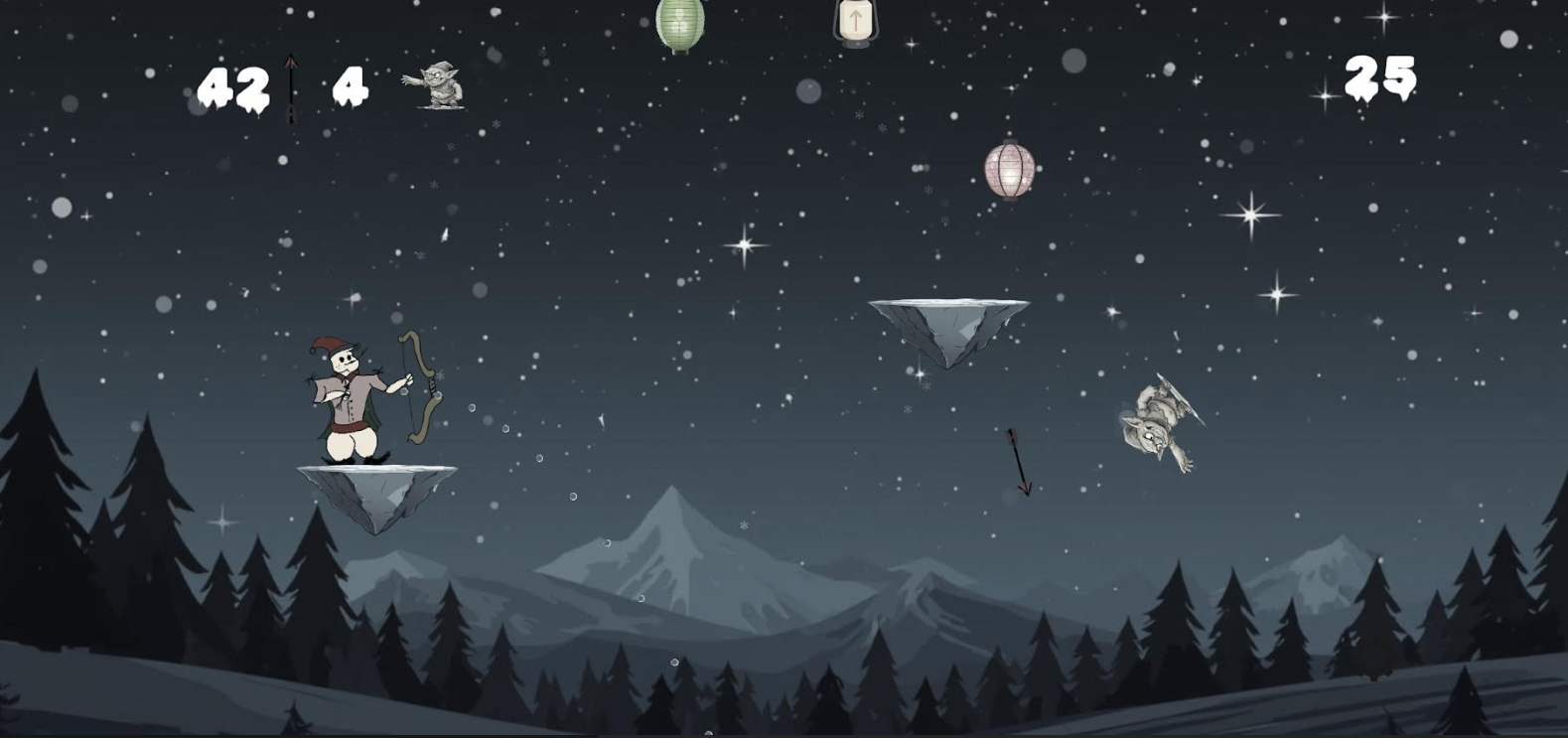Click the green paper lantern at the top
This screenshot has width=1568, height=738.
pos(679,25)
